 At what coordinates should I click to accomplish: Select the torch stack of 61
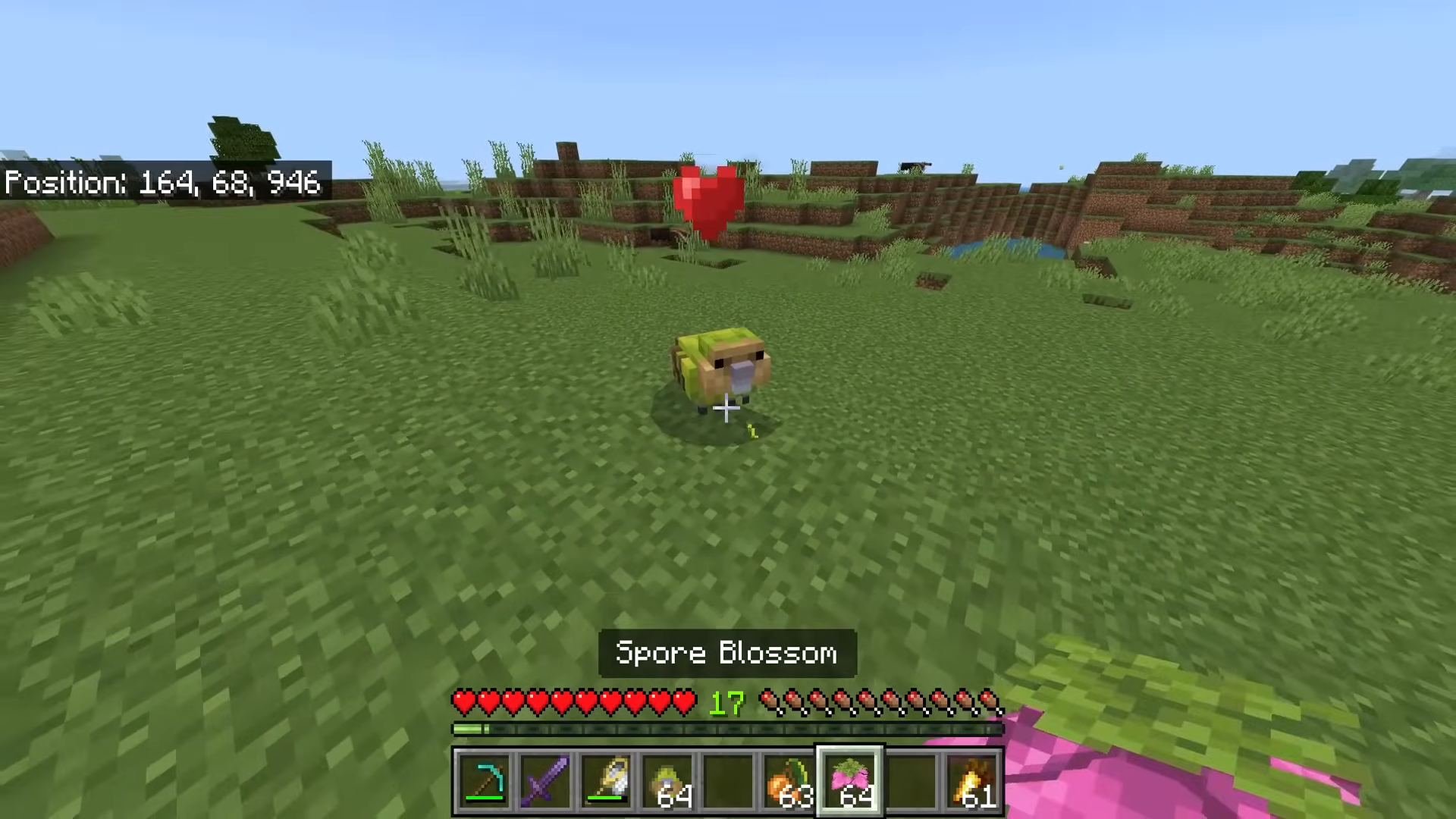[x=971, y=780]
